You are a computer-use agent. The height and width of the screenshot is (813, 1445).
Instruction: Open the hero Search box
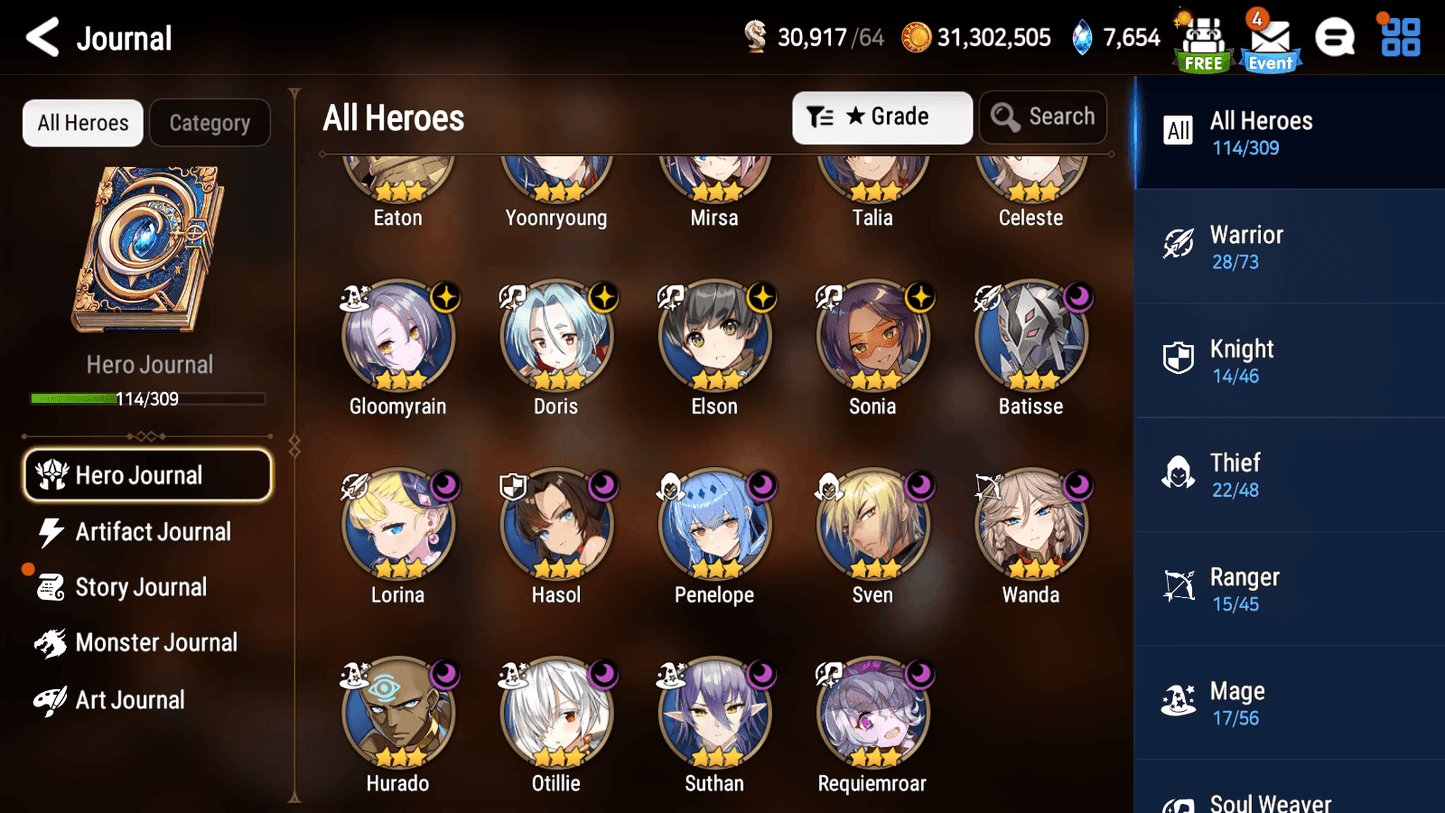1043,117
